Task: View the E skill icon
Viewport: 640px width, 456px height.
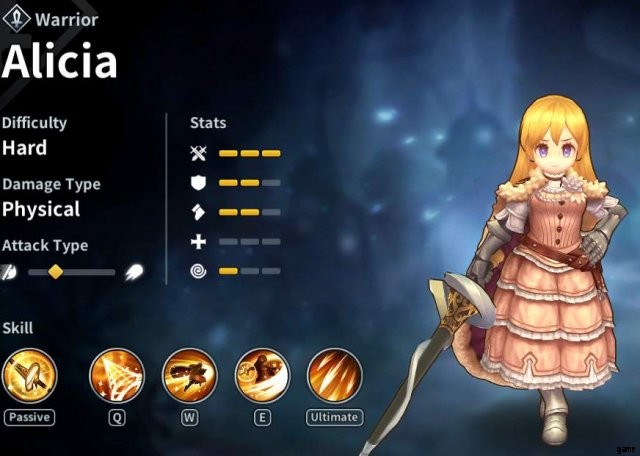Action: tap(262, 376)
